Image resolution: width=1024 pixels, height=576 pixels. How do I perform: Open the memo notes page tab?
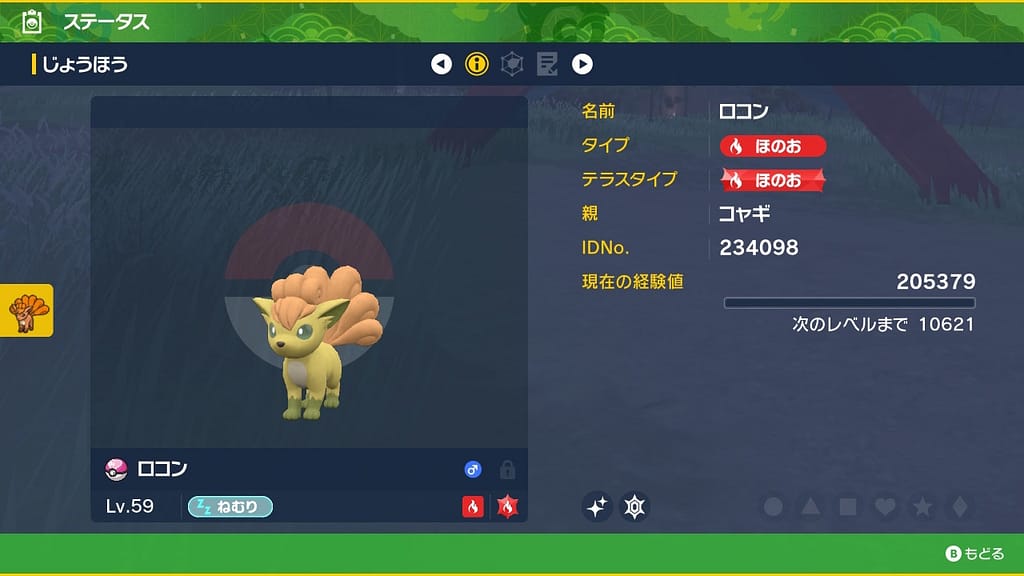tap(547, 65)
